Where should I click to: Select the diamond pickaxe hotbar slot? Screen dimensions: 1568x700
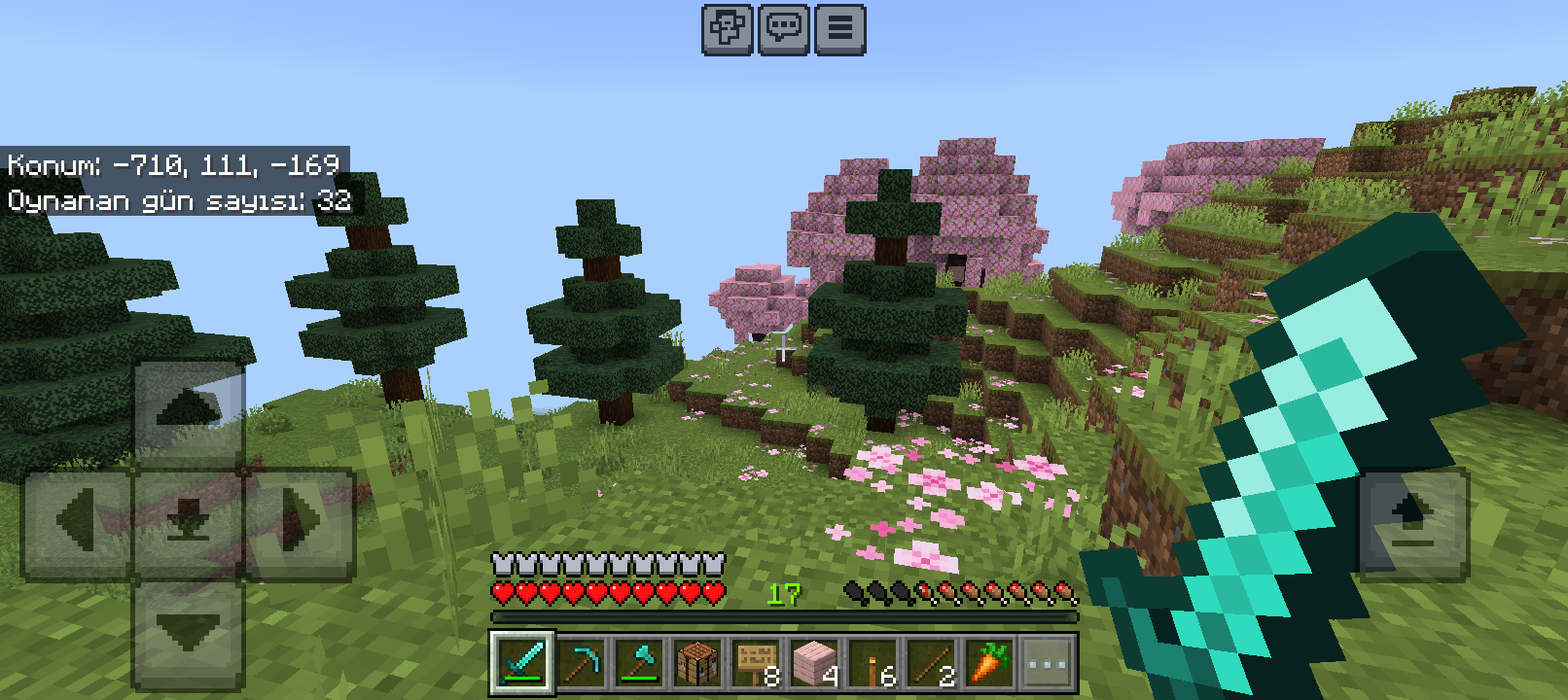click(x=582, y=663)
